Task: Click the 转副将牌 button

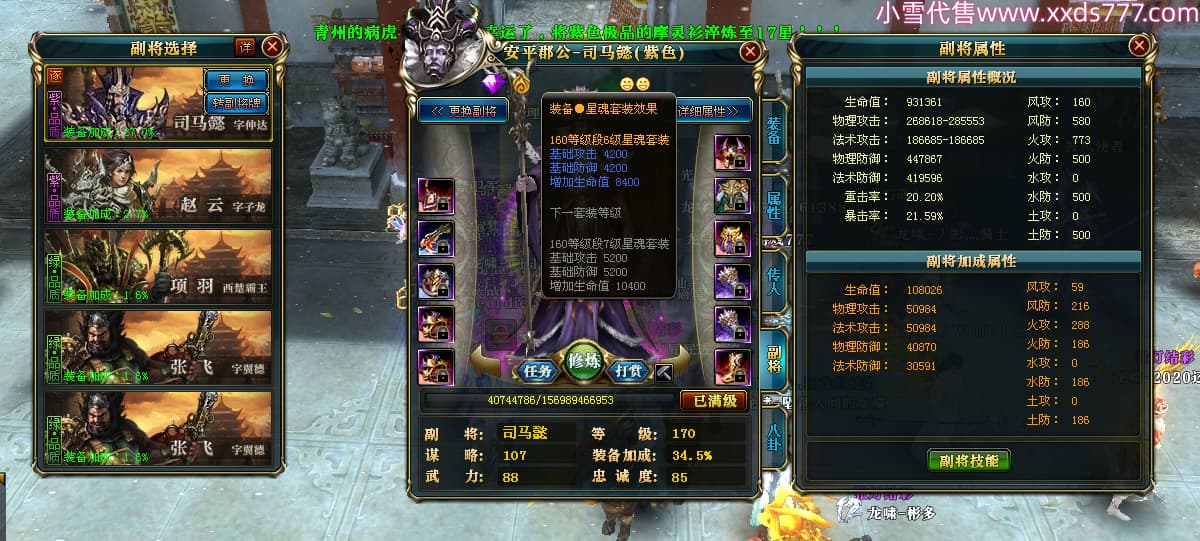Action: [x=236, y=102]
